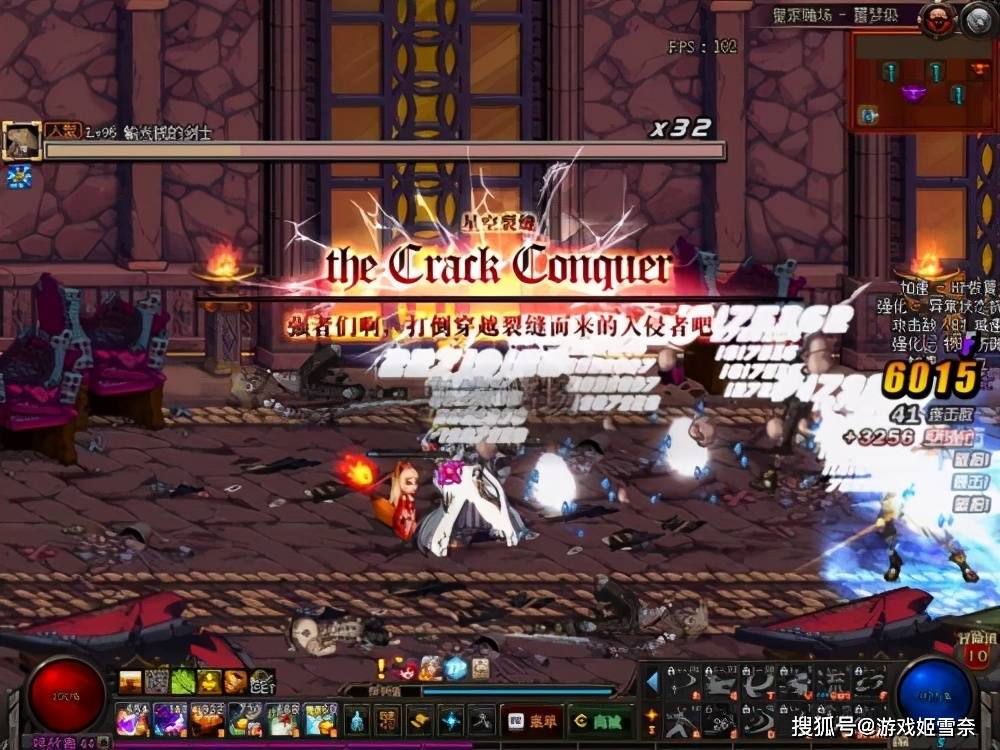Image resolution: width=1000 pixels, height=750 pixels.
Task: Click the GET turtle icon
Action: (x=261, y=682)
